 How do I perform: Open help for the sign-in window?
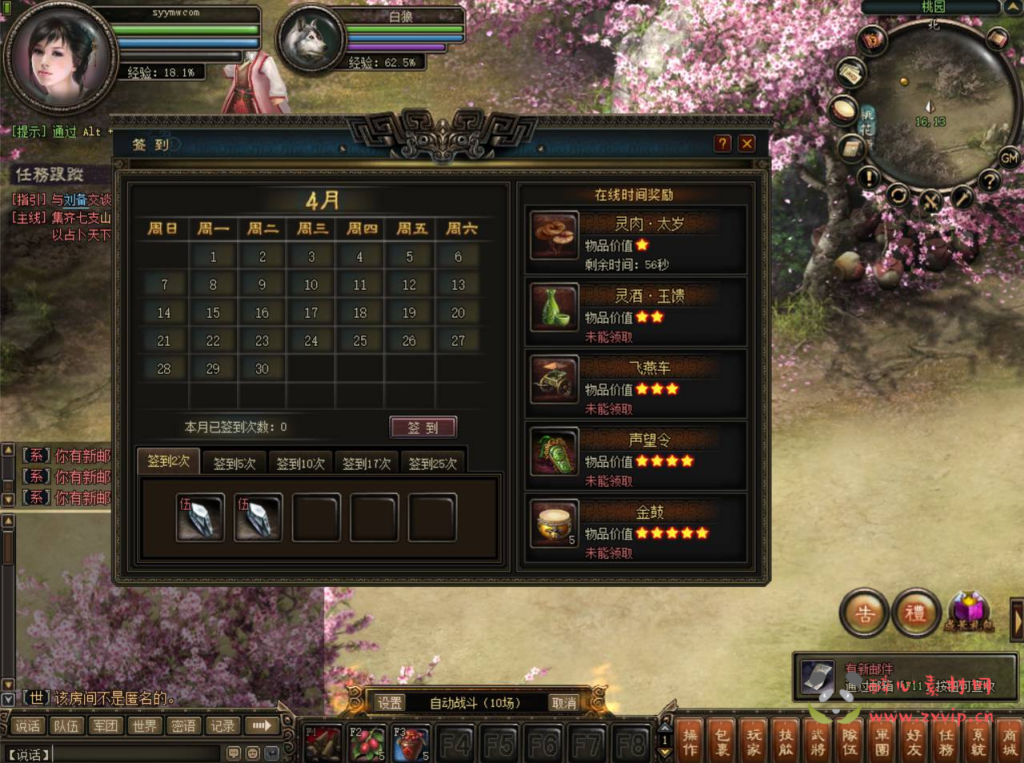(x=723, y=144)
